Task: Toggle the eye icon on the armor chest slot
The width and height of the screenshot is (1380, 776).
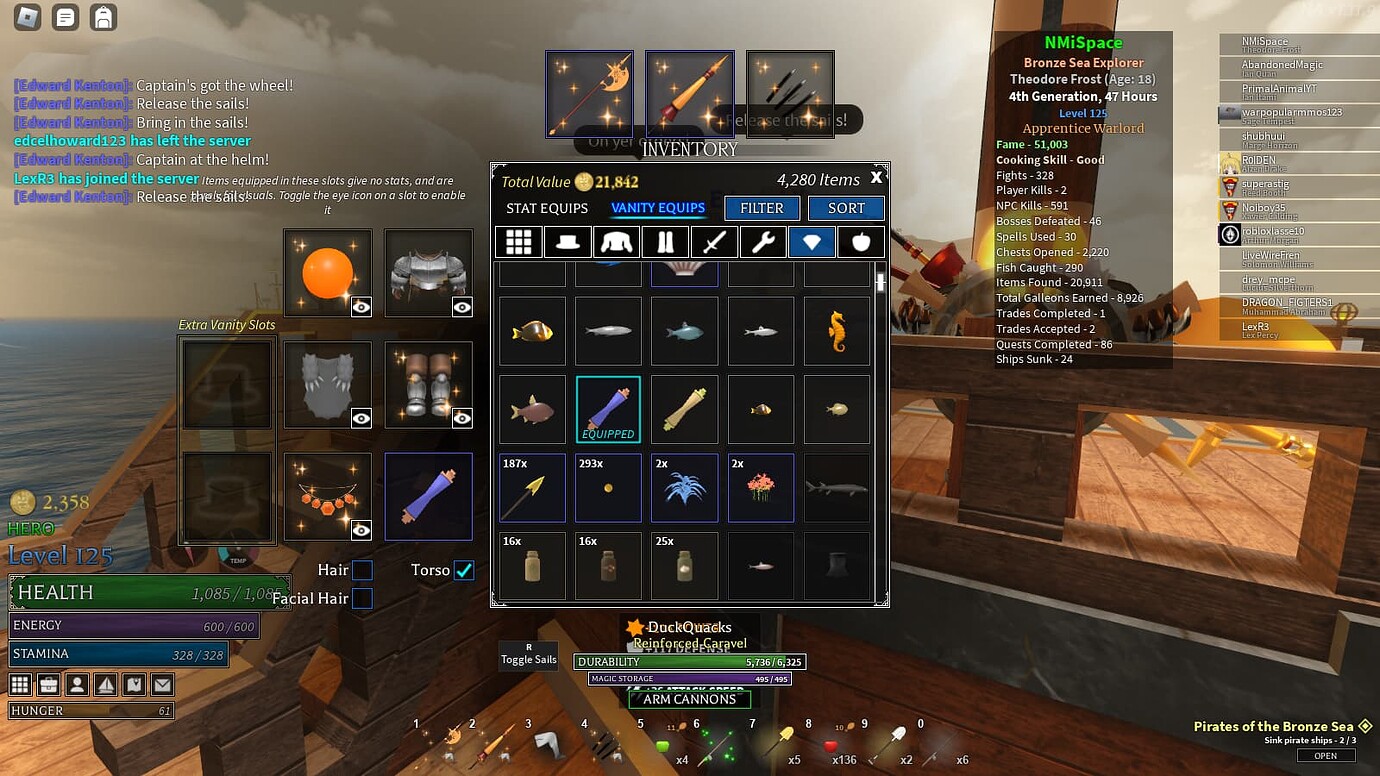Action: point(462,305)
